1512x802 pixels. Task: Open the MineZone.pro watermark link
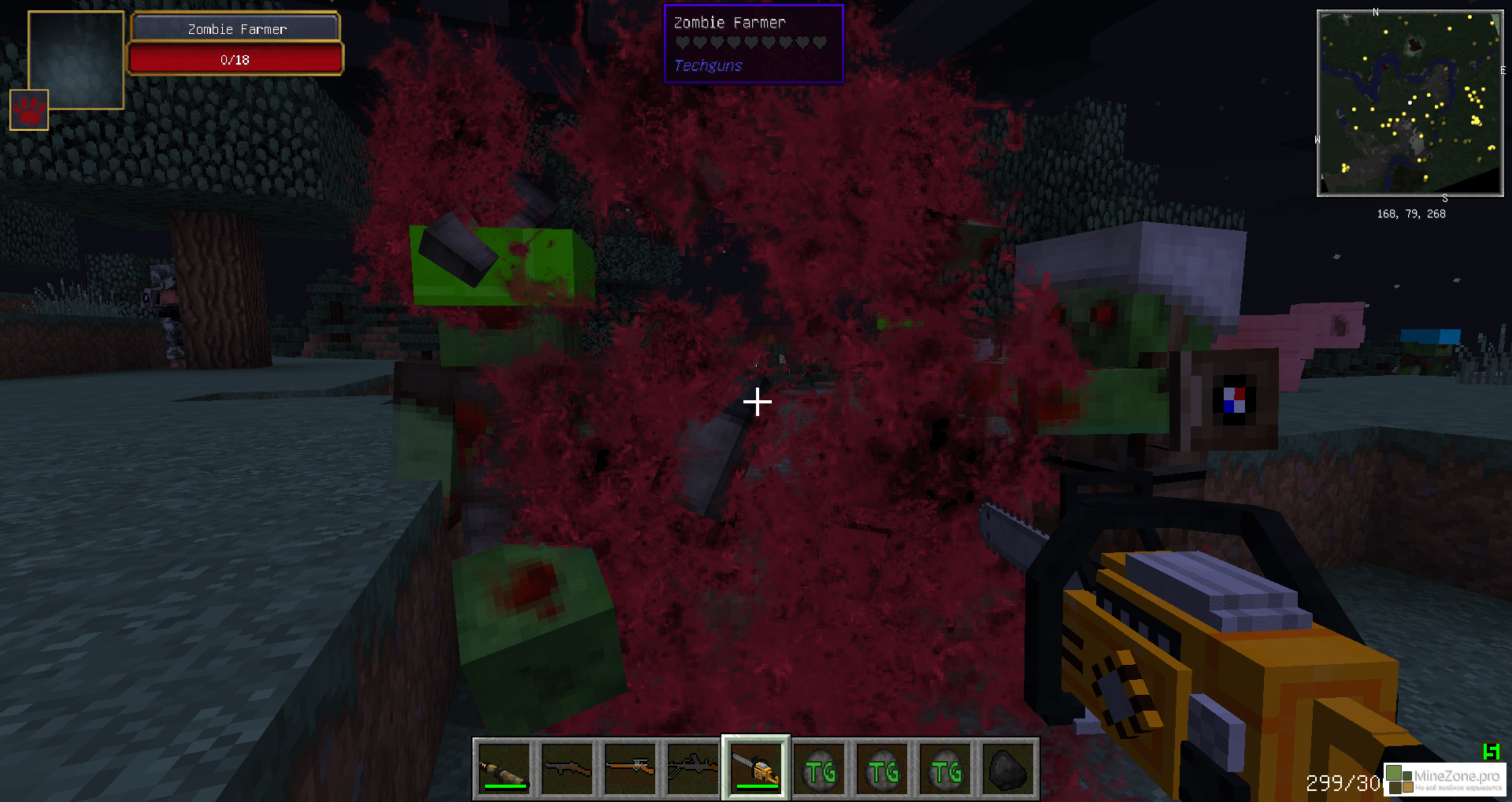tap(1444, 778)
